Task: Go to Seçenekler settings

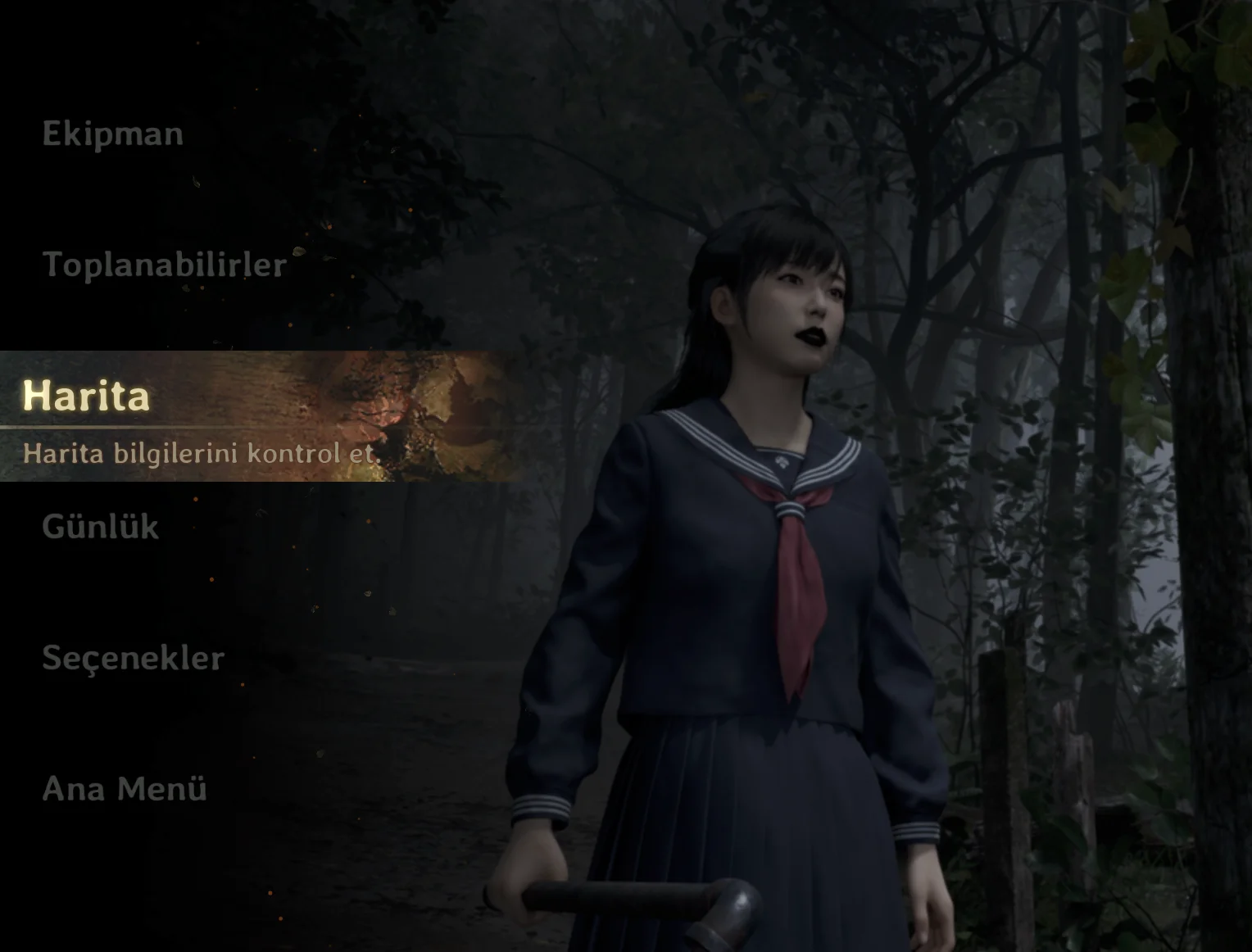Action: pyautogui.click(x=133, y=658)
